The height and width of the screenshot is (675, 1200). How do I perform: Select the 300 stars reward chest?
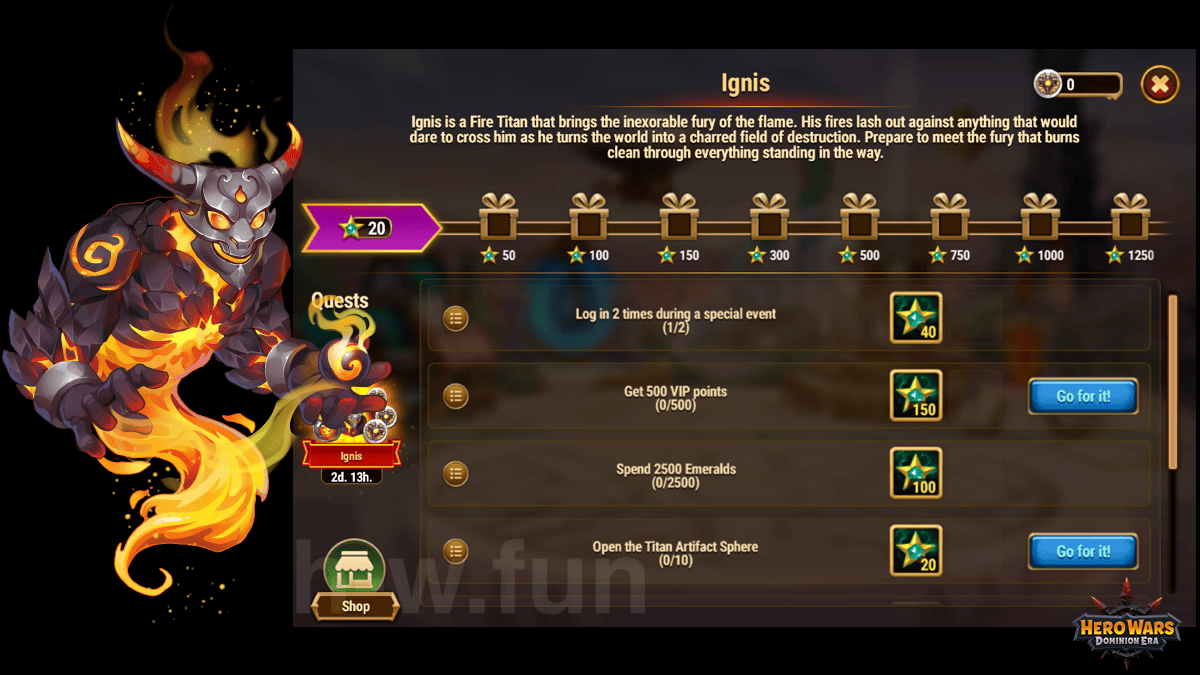[x=769, y=216]
